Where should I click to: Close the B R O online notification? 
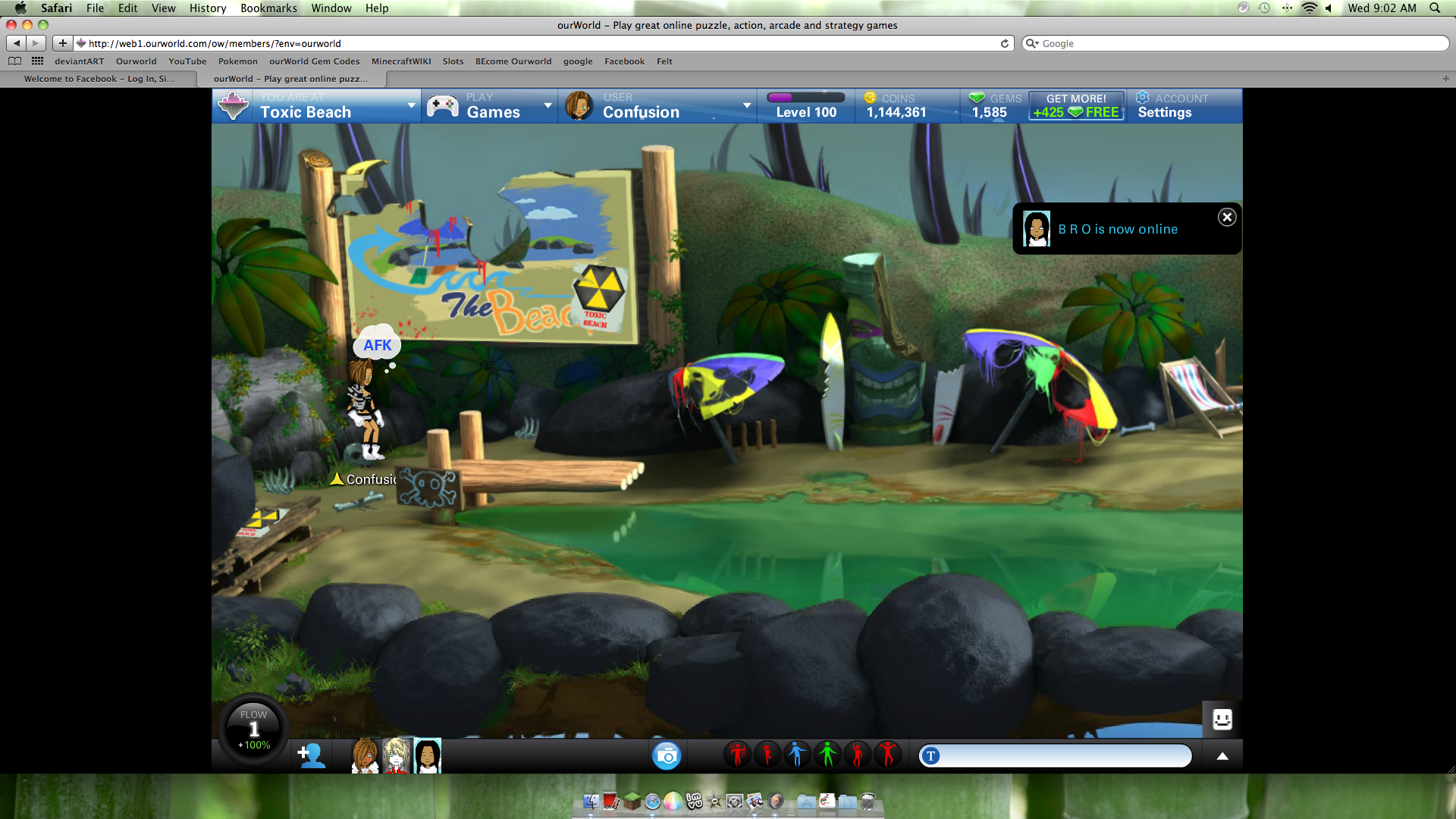pyautogui.click(x=1227, y=218)
